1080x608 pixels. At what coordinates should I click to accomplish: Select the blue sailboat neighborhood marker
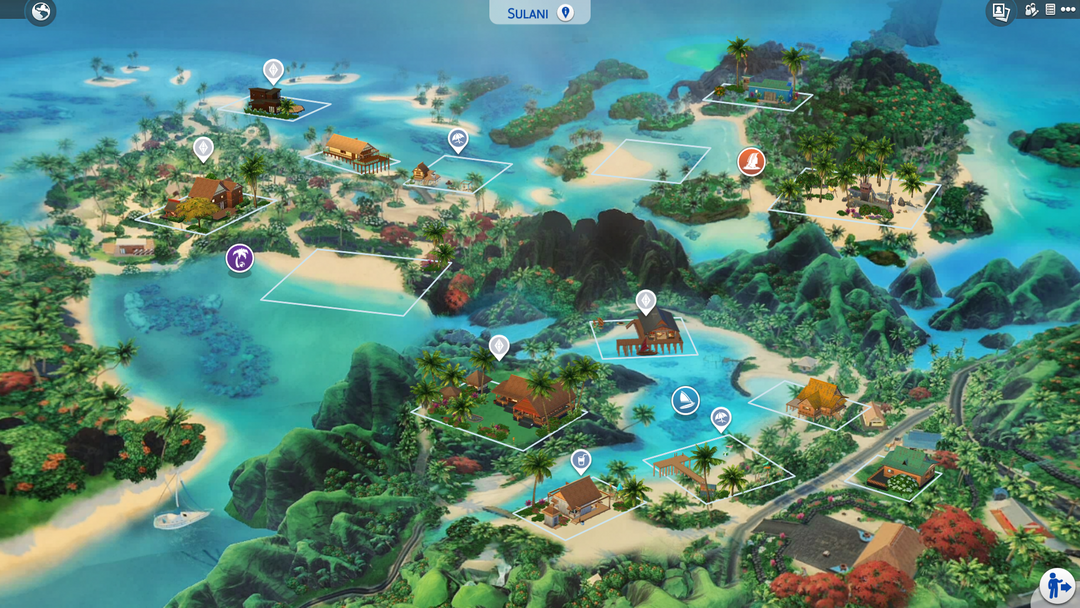pyautogui.click(x=685, y=401)
